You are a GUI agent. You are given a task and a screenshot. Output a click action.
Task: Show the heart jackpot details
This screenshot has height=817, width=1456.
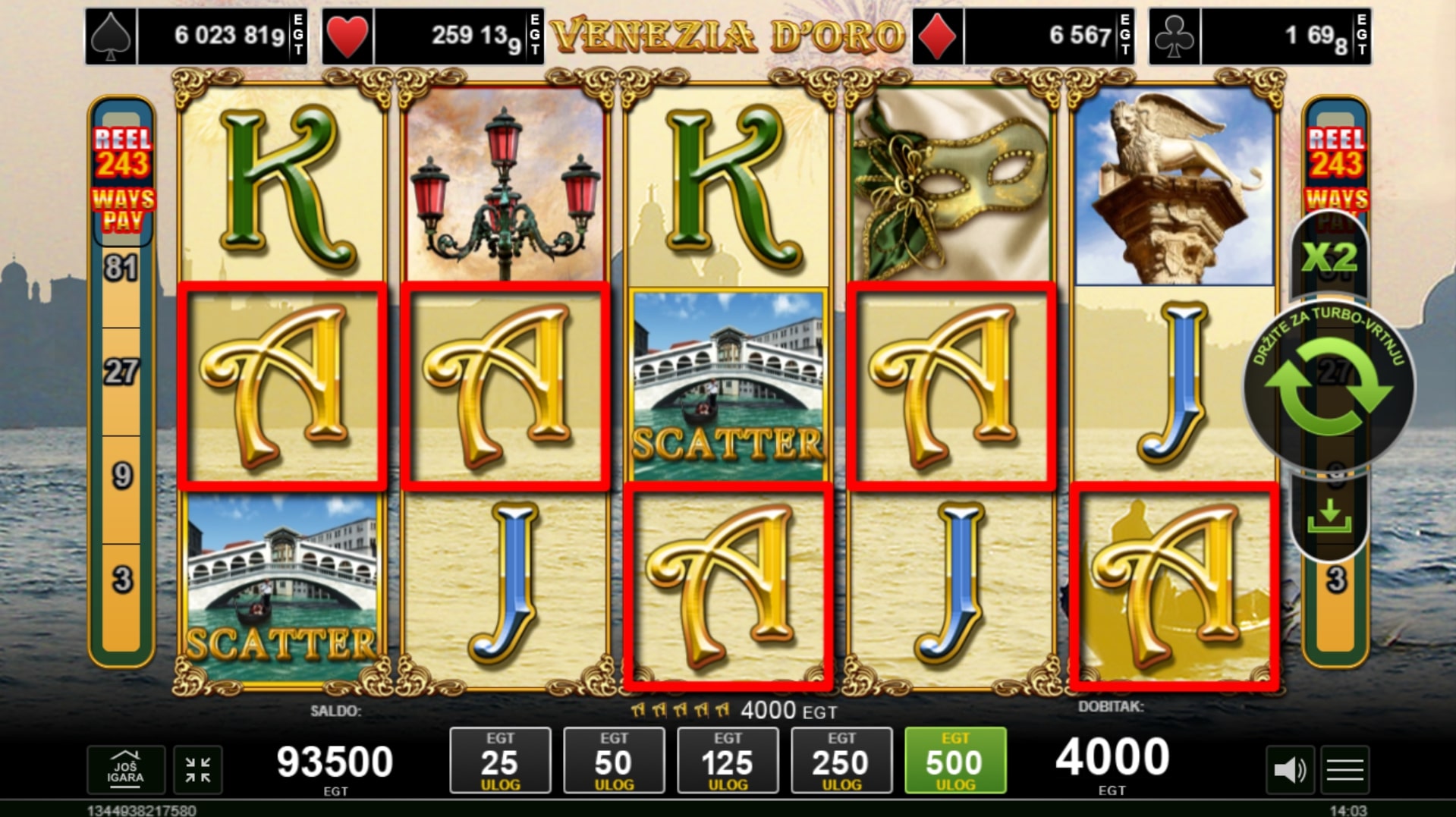432,36
